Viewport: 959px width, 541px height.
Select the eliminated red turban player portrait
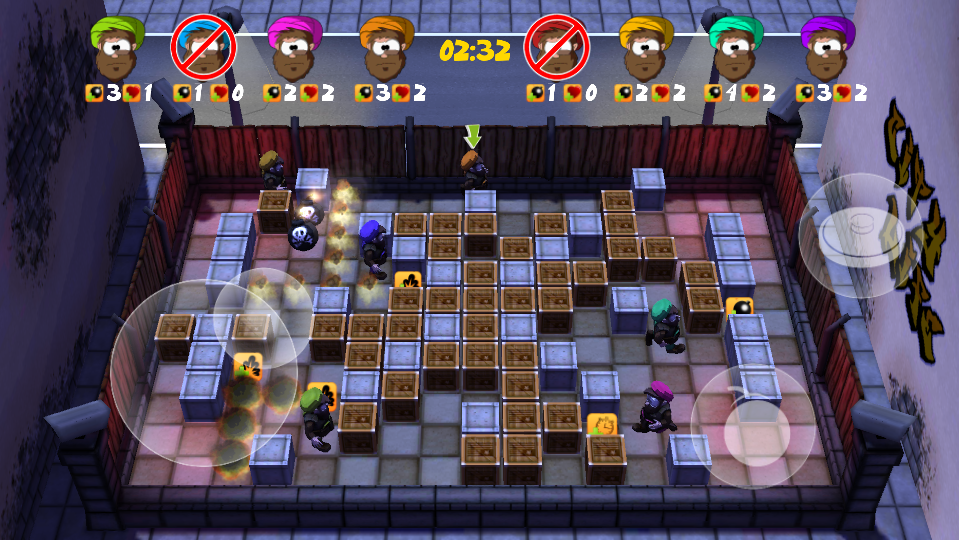coord(556,47)
